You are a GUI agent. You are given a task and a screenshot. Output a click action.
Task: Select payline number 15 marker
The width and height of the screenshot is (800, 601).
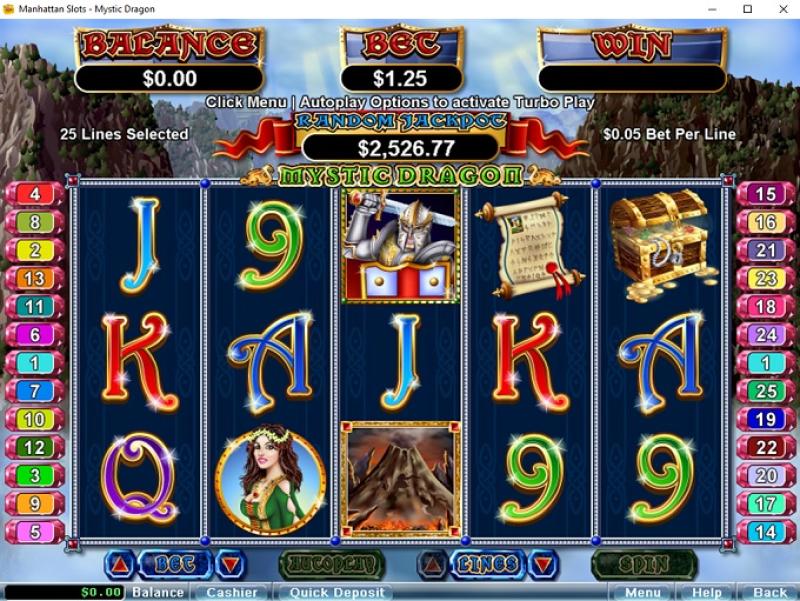coord(766,194)
